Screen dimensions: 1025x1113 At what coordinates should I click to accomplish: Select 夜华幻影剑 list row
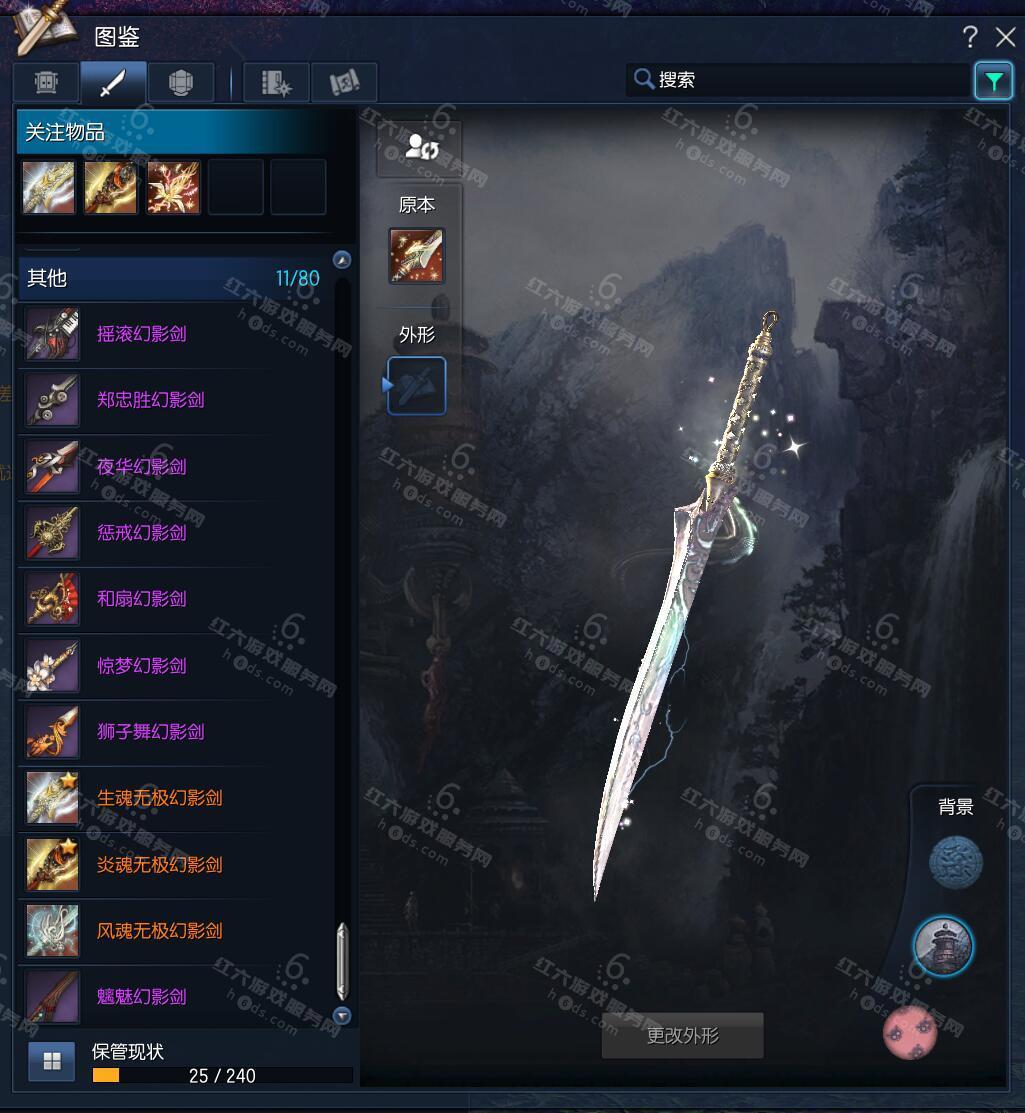[x=141, y=467]
